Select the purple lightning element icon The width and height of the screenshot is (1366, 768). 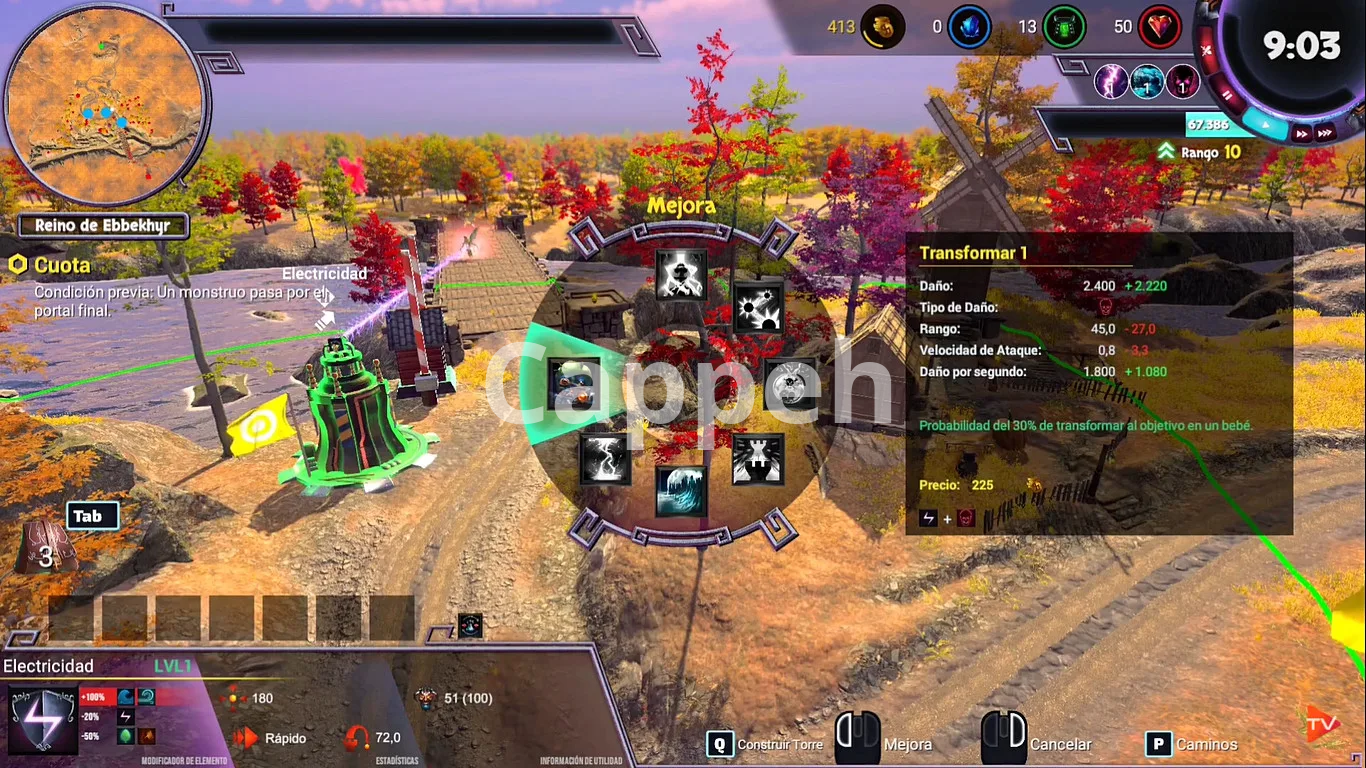coord(1111,82)
